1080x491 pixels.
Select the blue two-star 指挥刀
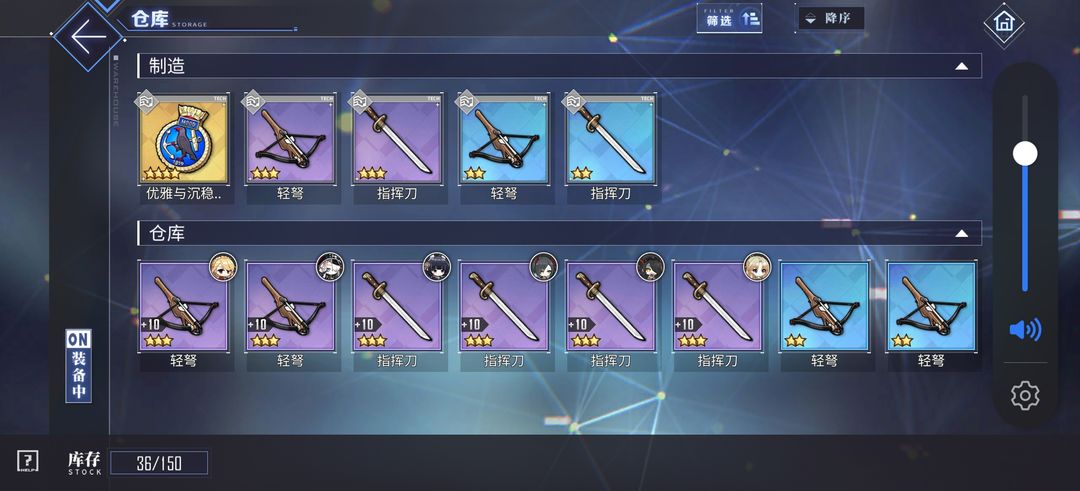[x=610, y=141]
